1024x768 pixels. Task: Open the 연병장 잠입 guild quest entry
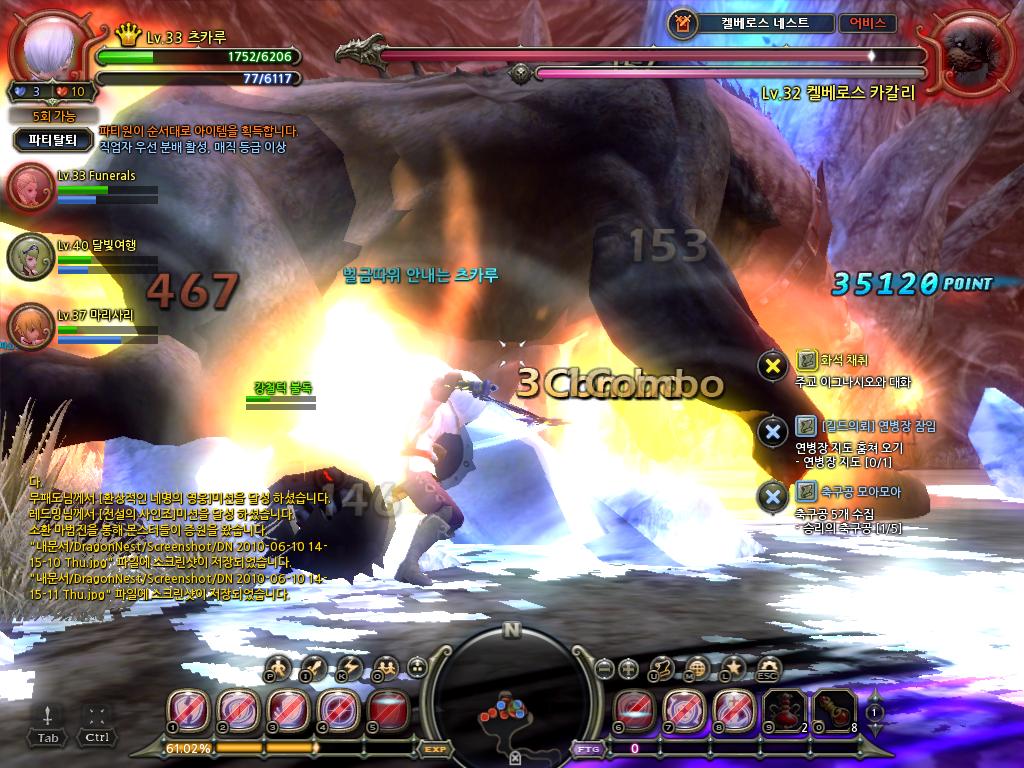point(865,426)
